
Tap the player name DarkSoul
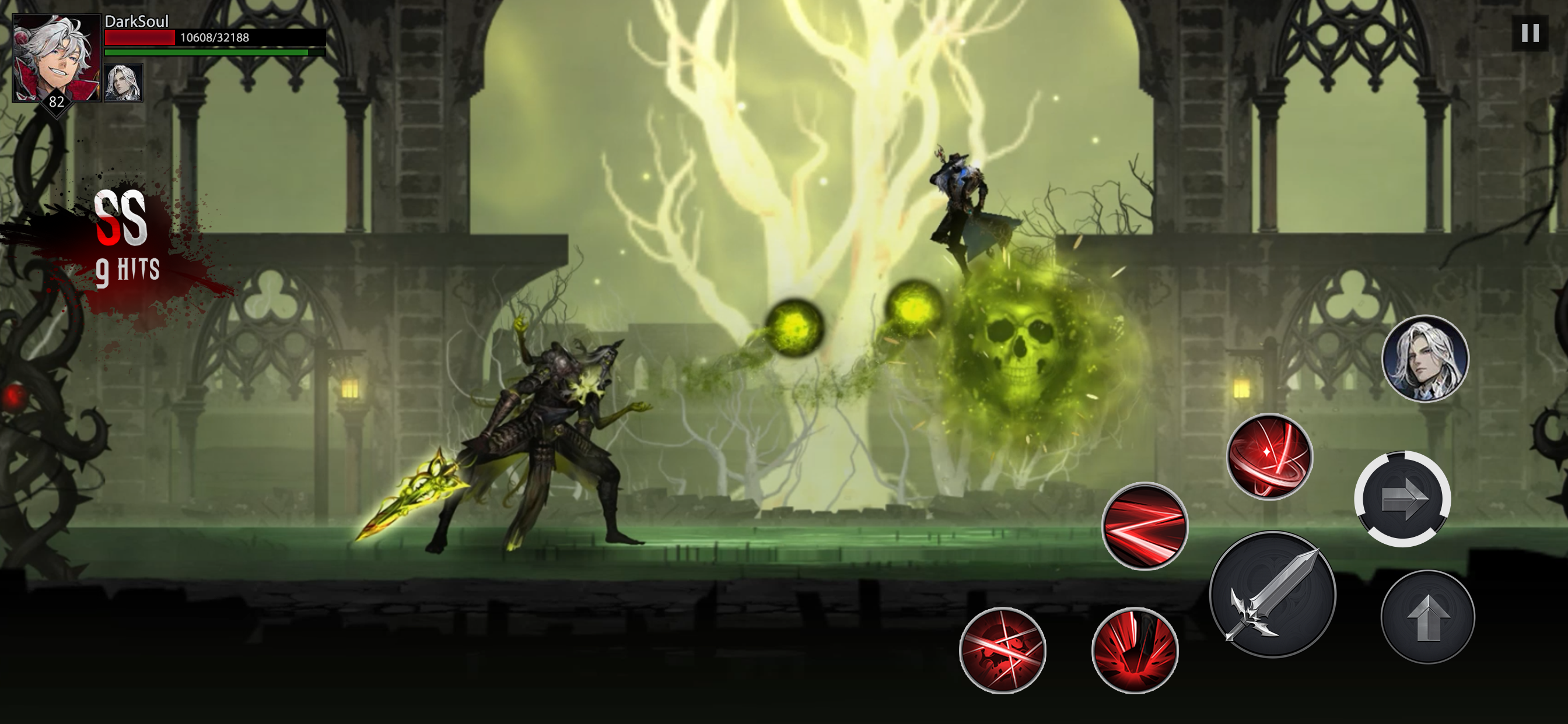(136, 23)
